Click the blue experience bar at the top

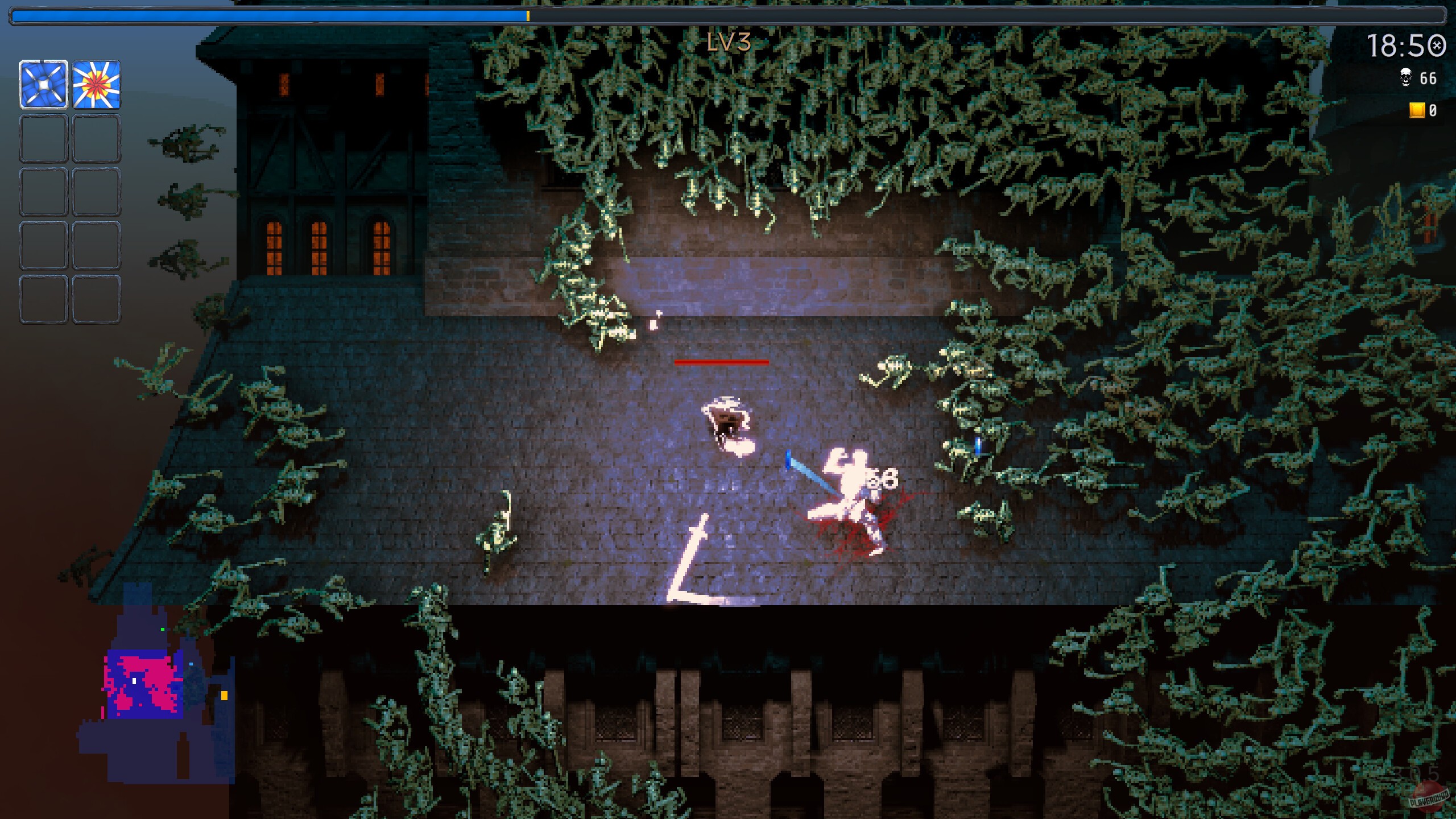(x=267, y=15)
